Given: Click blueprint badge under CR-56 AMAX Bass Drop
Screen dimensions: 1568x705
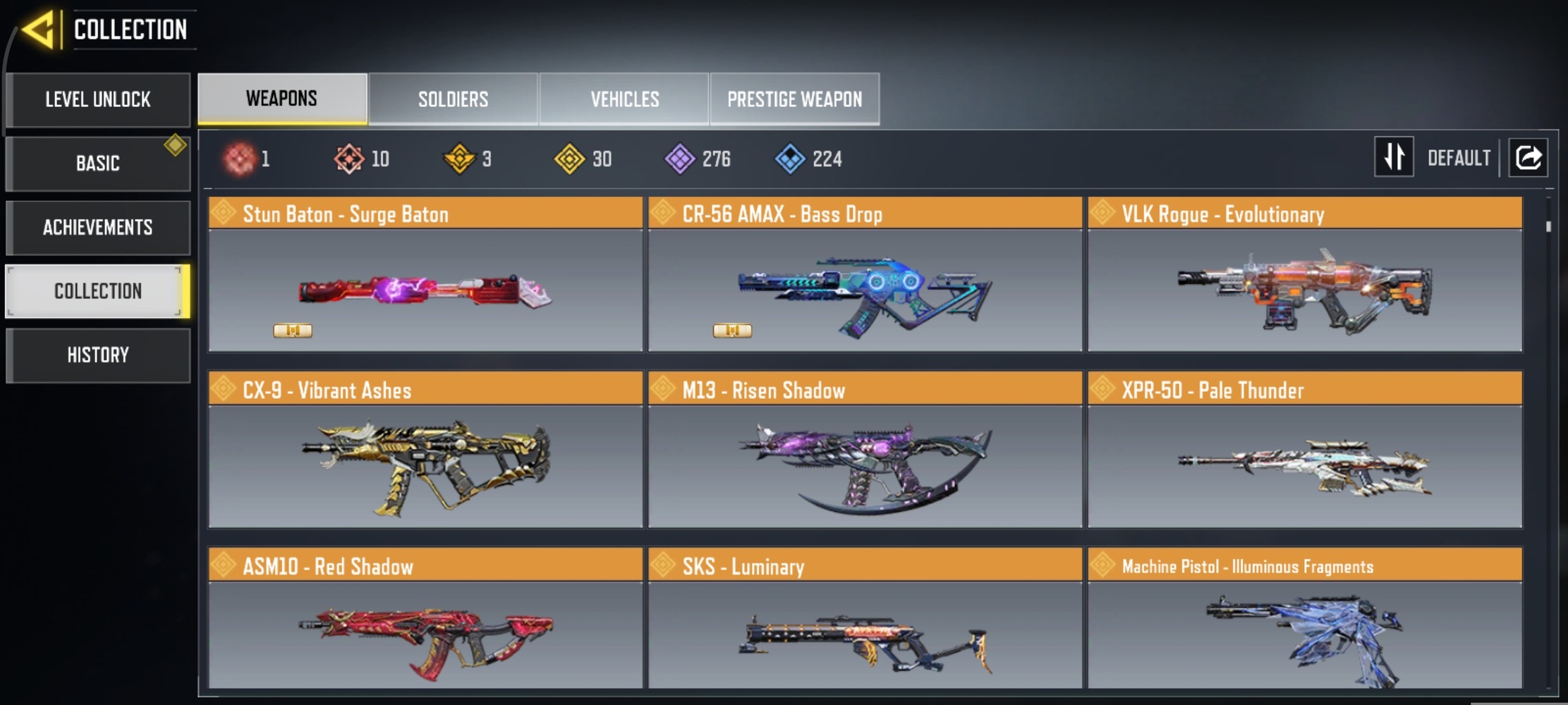Looking at the screenshot, I should coord(732,330).
